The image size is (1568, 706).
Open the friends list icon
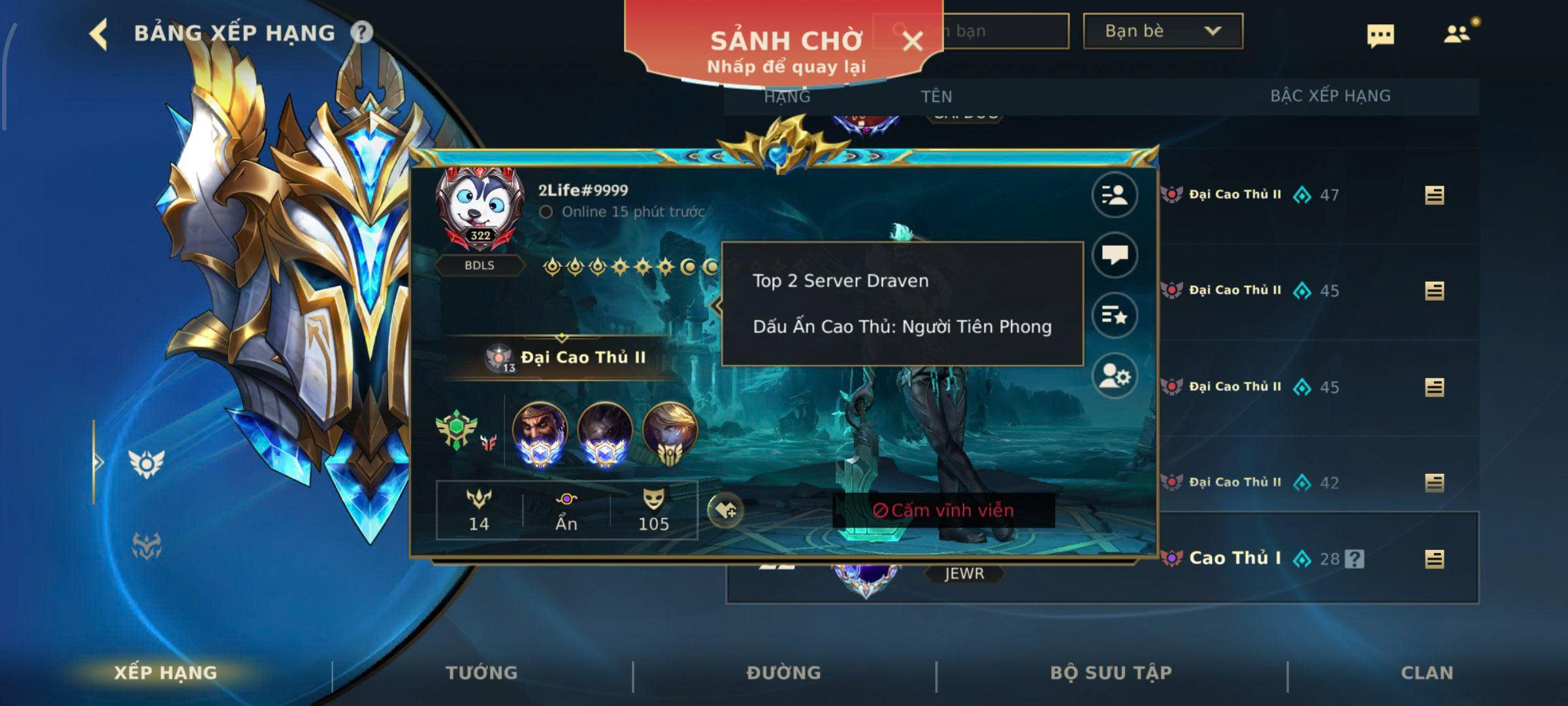[x=1458, y=34]
